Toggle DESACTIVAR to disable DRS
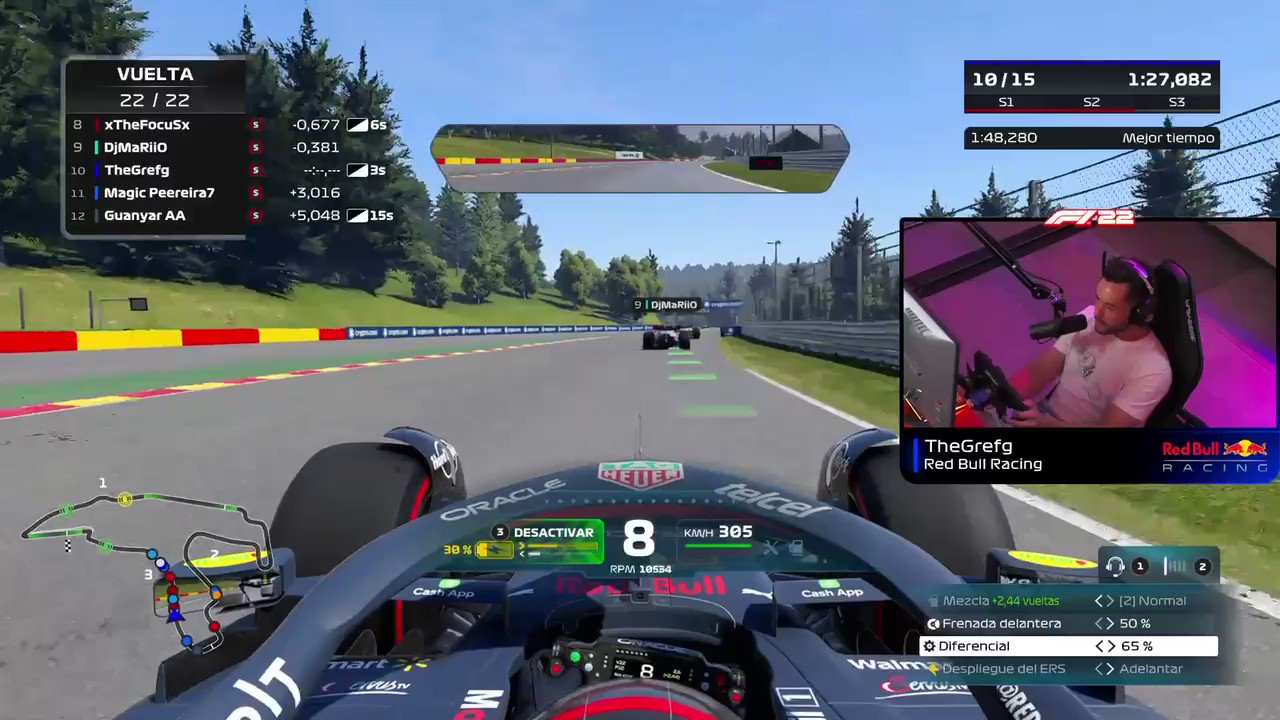This screenshot has width=1280, height=720. point(553,532)
